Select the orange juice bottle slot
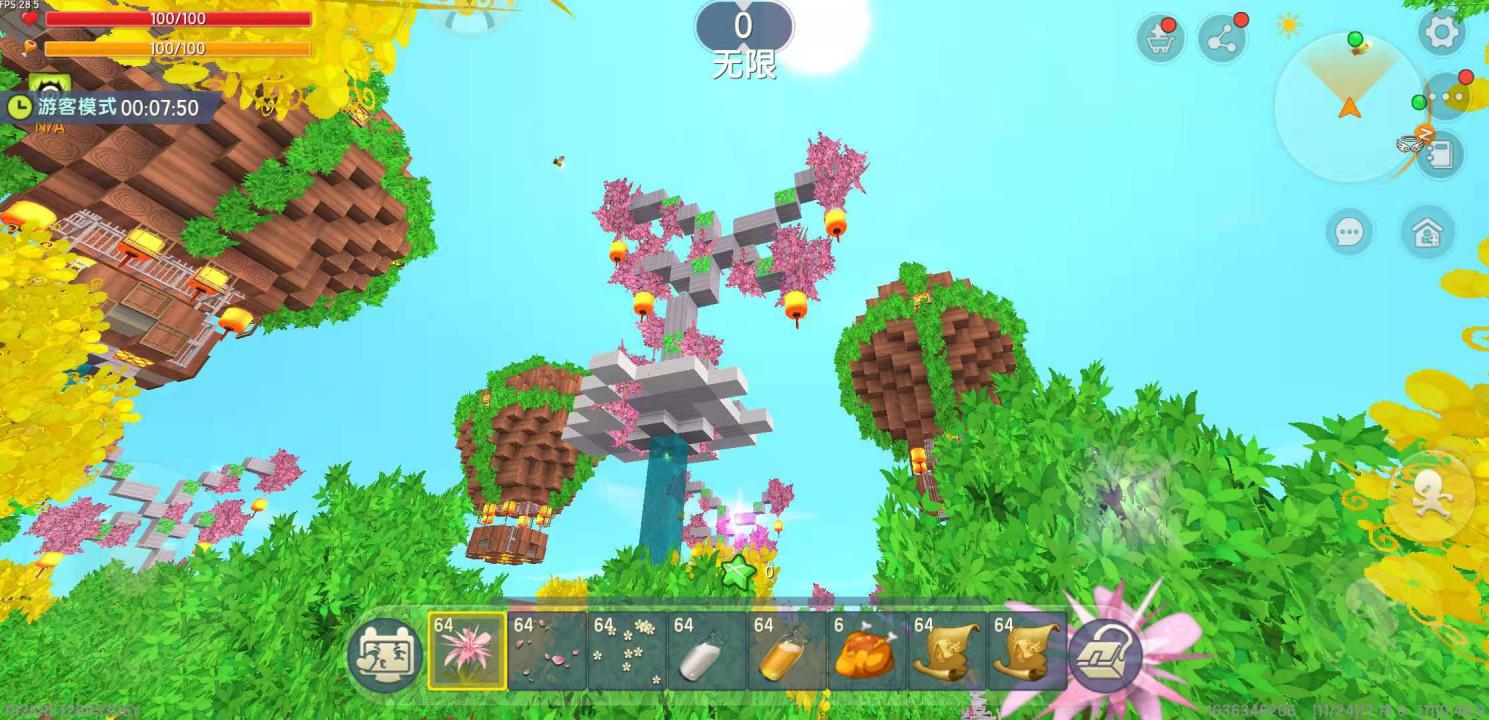This screenshot has height=720, width=1489. [x=787, y=651]
